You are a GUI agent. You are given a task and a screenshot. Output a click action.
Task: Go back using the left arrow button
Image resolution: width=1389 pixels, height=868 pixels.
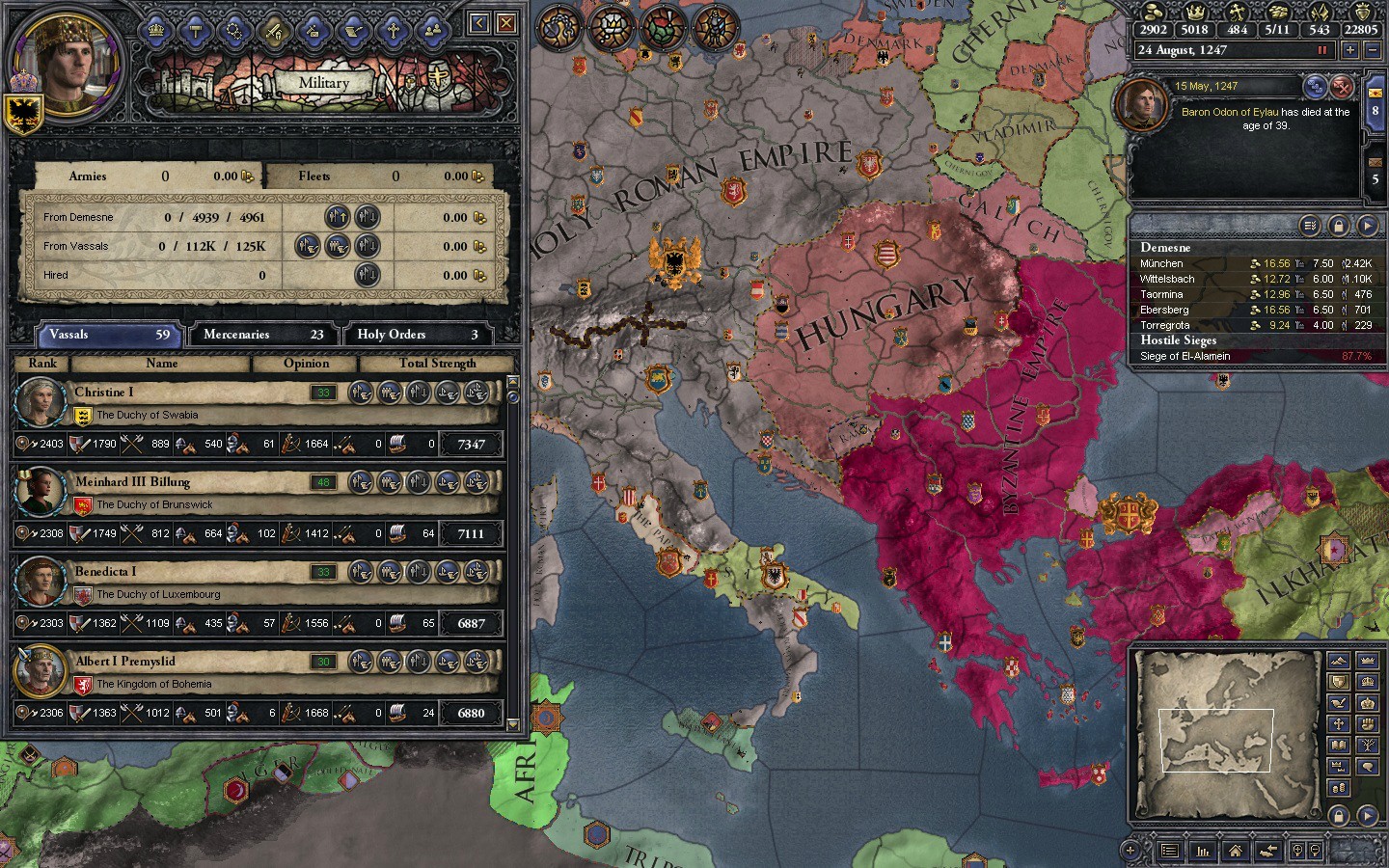pyautogui.click(x=479, y=23)
